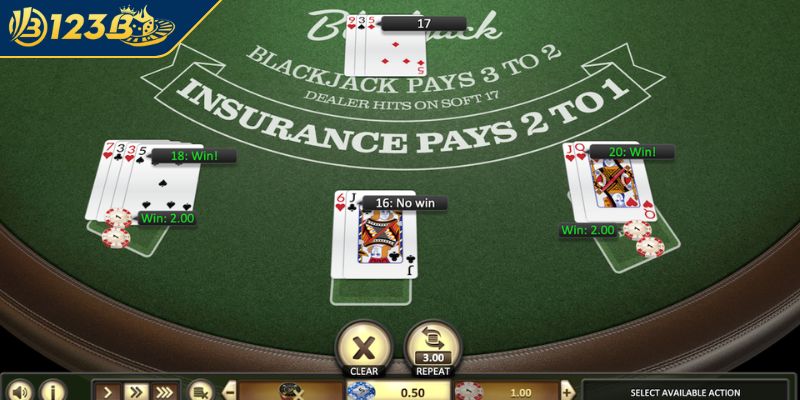Toggle the sound speaker icon
This screenshot has height=400, width=800.
(18, 390)
